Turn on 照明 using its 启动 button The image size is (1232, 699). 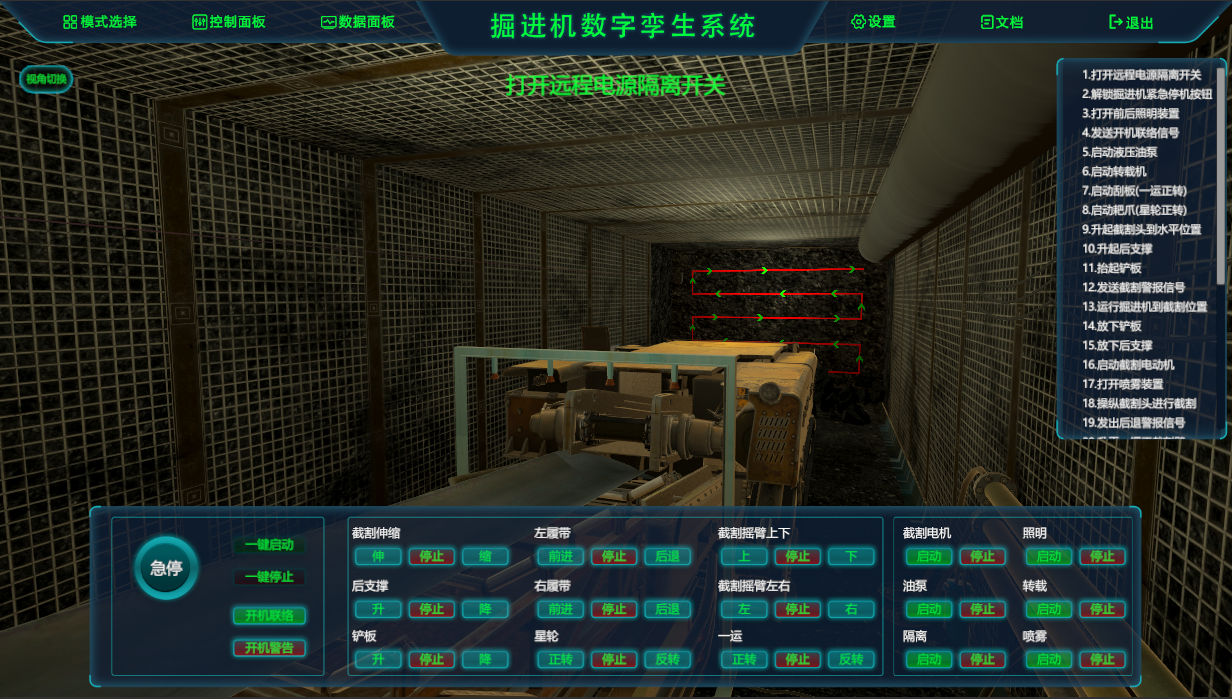click(1048, 557)
